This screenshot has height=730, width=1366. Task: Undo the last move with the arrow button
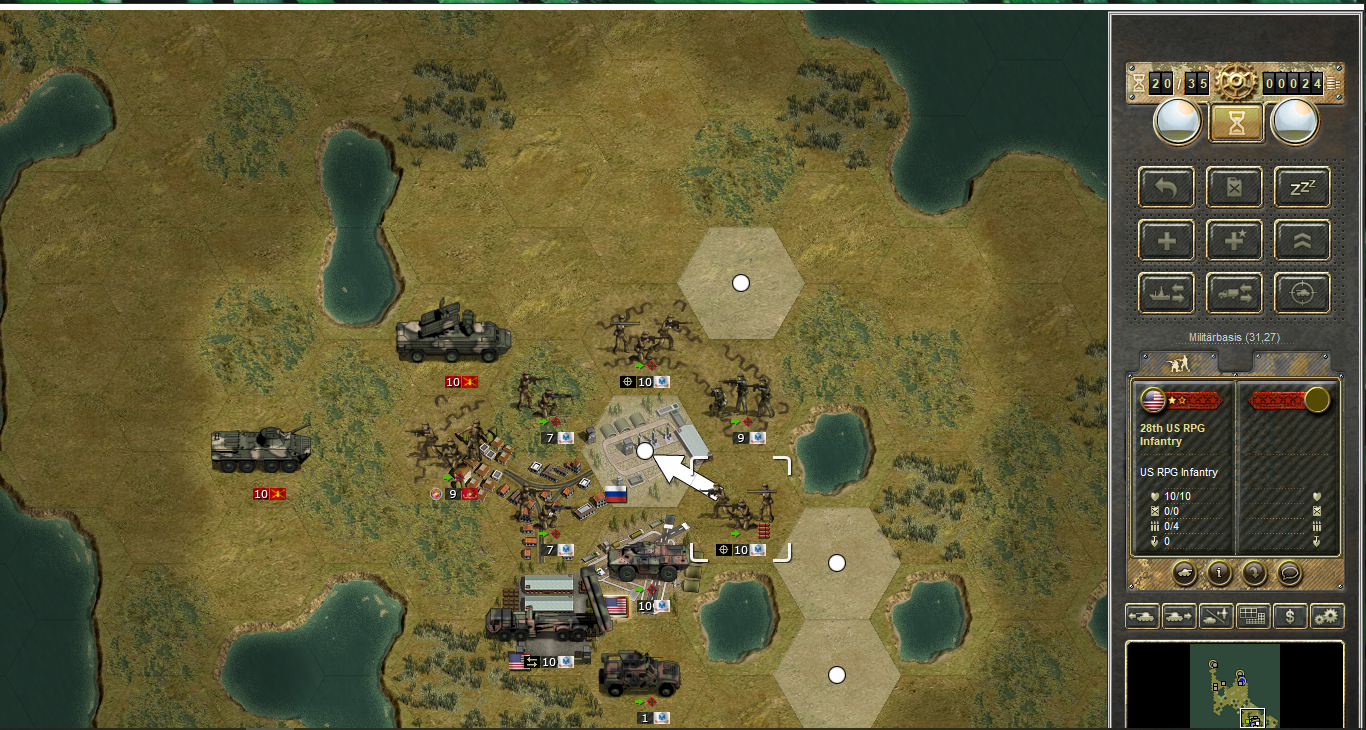(x=1166, y=187)
